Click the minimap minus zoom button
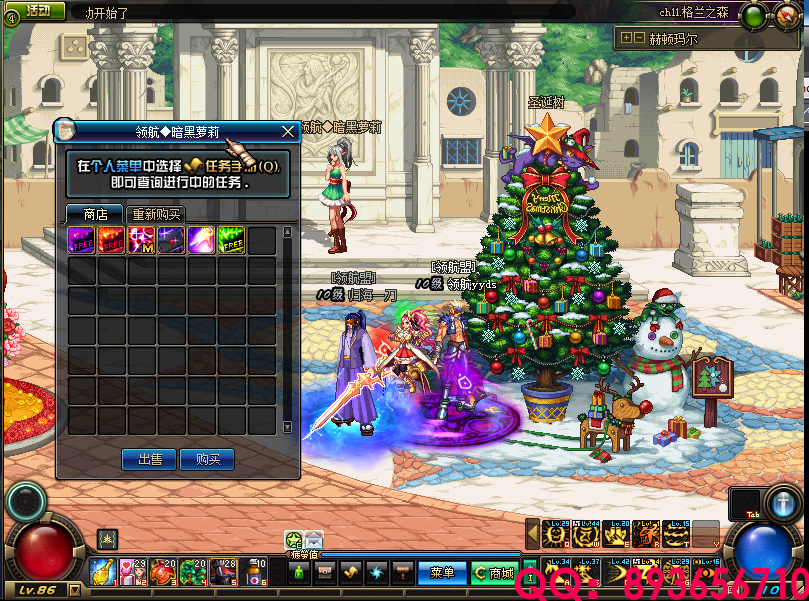The image size is (809, 601). pos(639,39)
